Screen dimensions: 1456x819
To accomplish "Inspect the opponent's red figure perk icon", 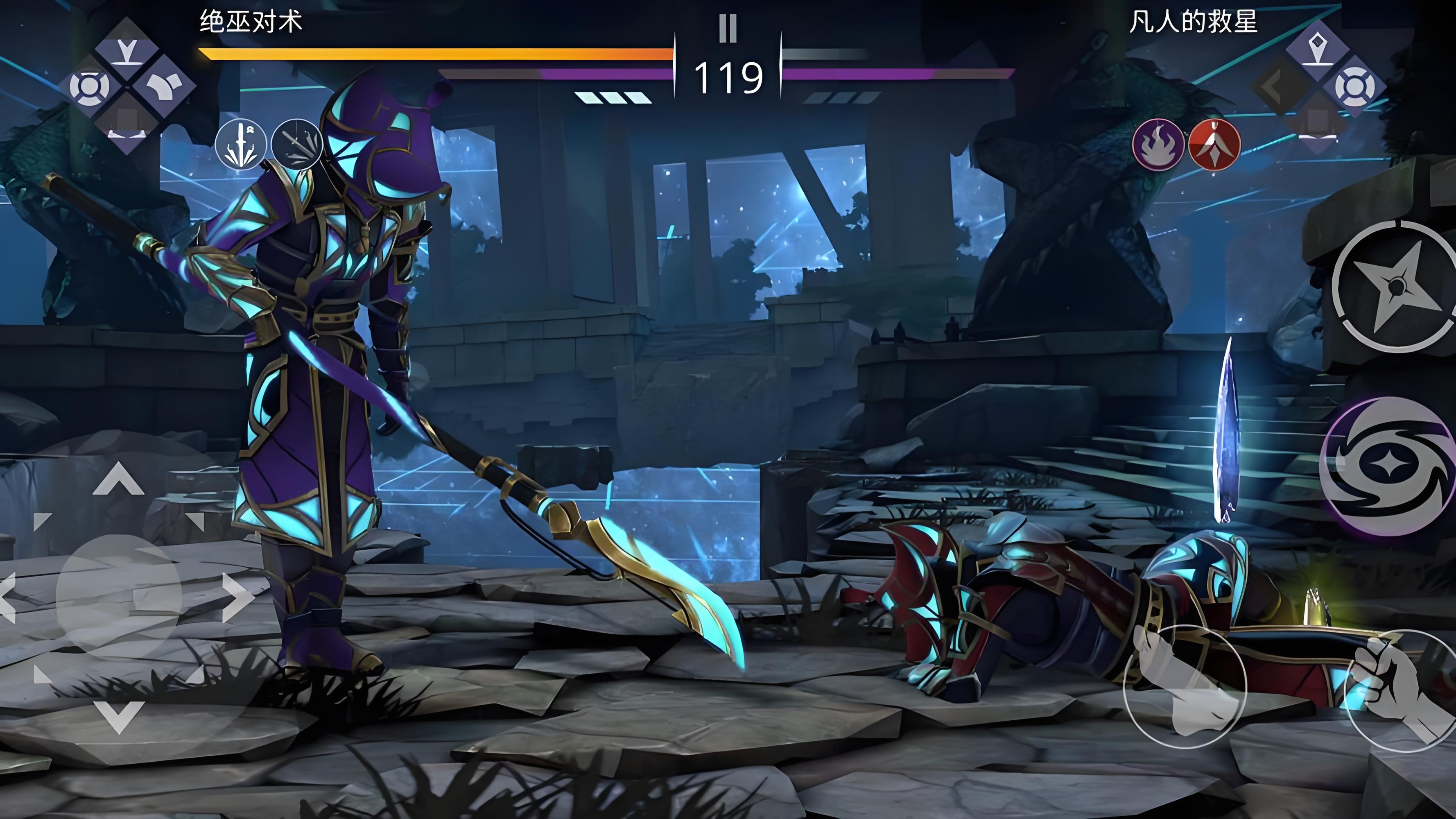I will (x=1215, y=144).
